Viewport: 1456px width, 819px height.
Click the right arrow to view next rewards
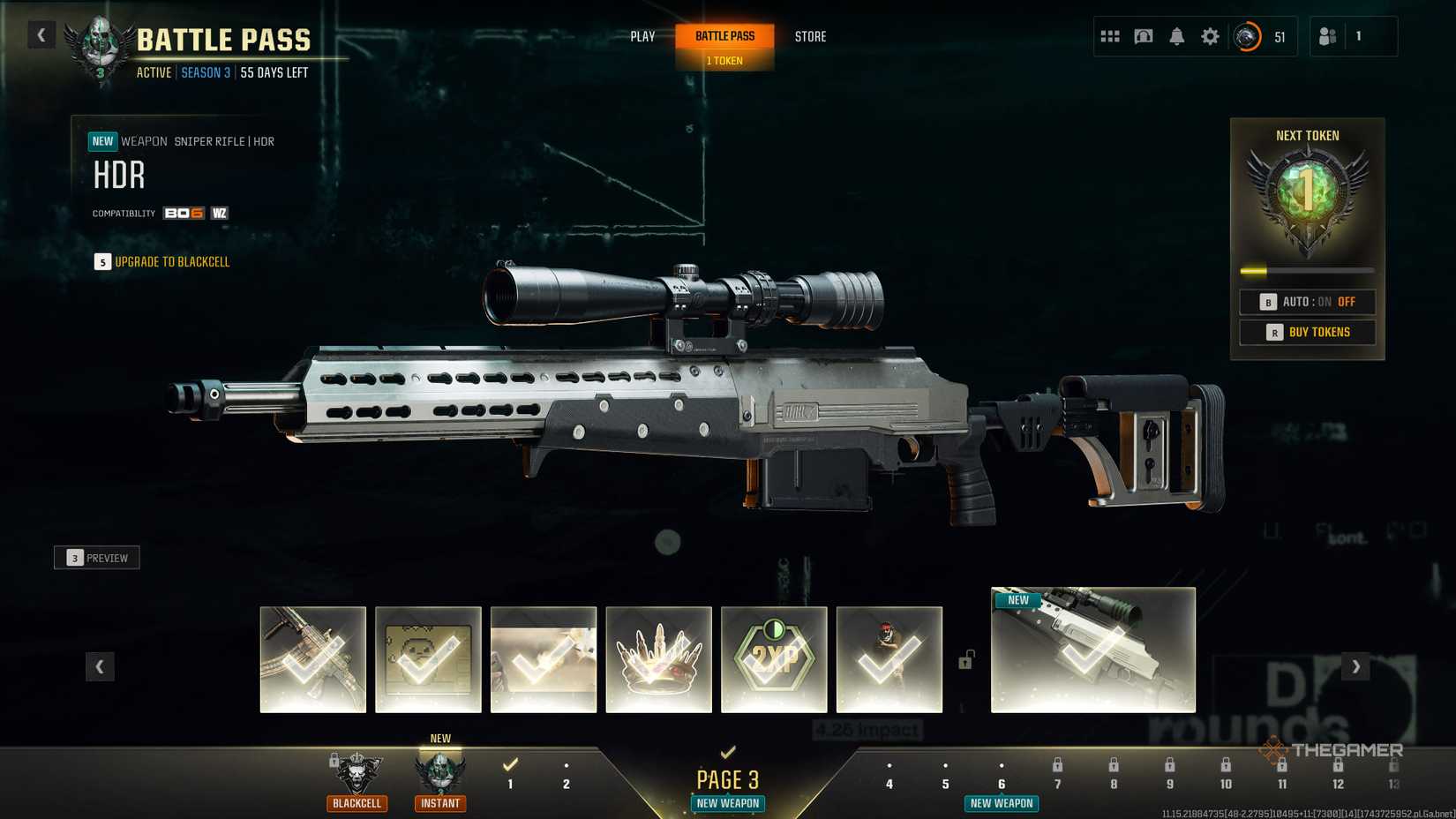1355,667
